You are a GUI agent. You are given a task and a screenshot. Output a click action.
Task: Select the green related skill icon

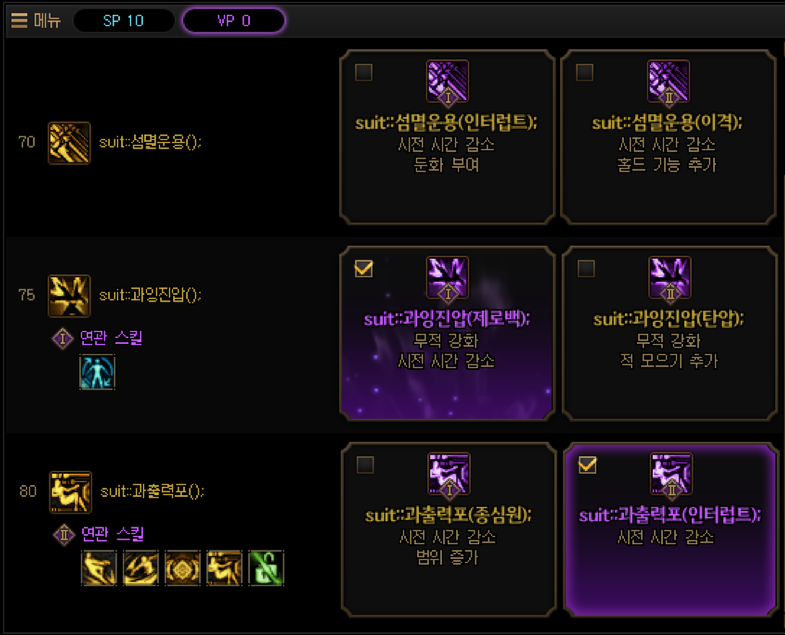(x=266, y=568)
